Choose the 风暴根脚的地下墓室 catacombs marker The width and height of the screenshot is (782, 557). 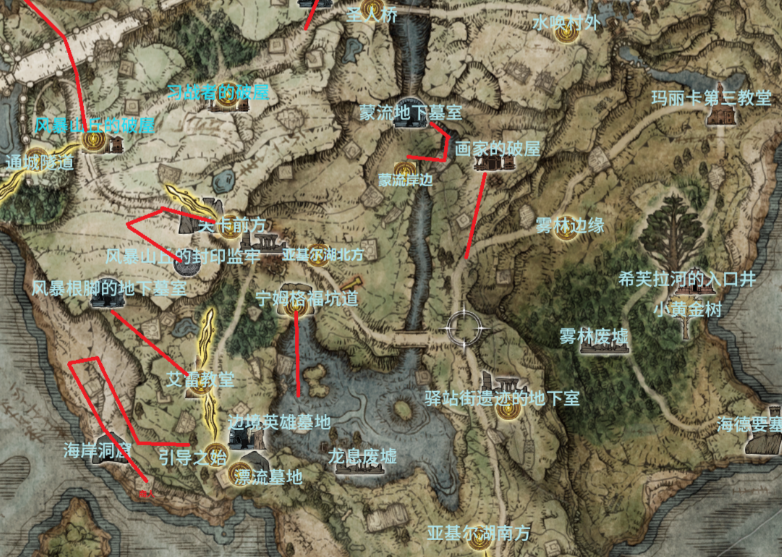[102, 299]
